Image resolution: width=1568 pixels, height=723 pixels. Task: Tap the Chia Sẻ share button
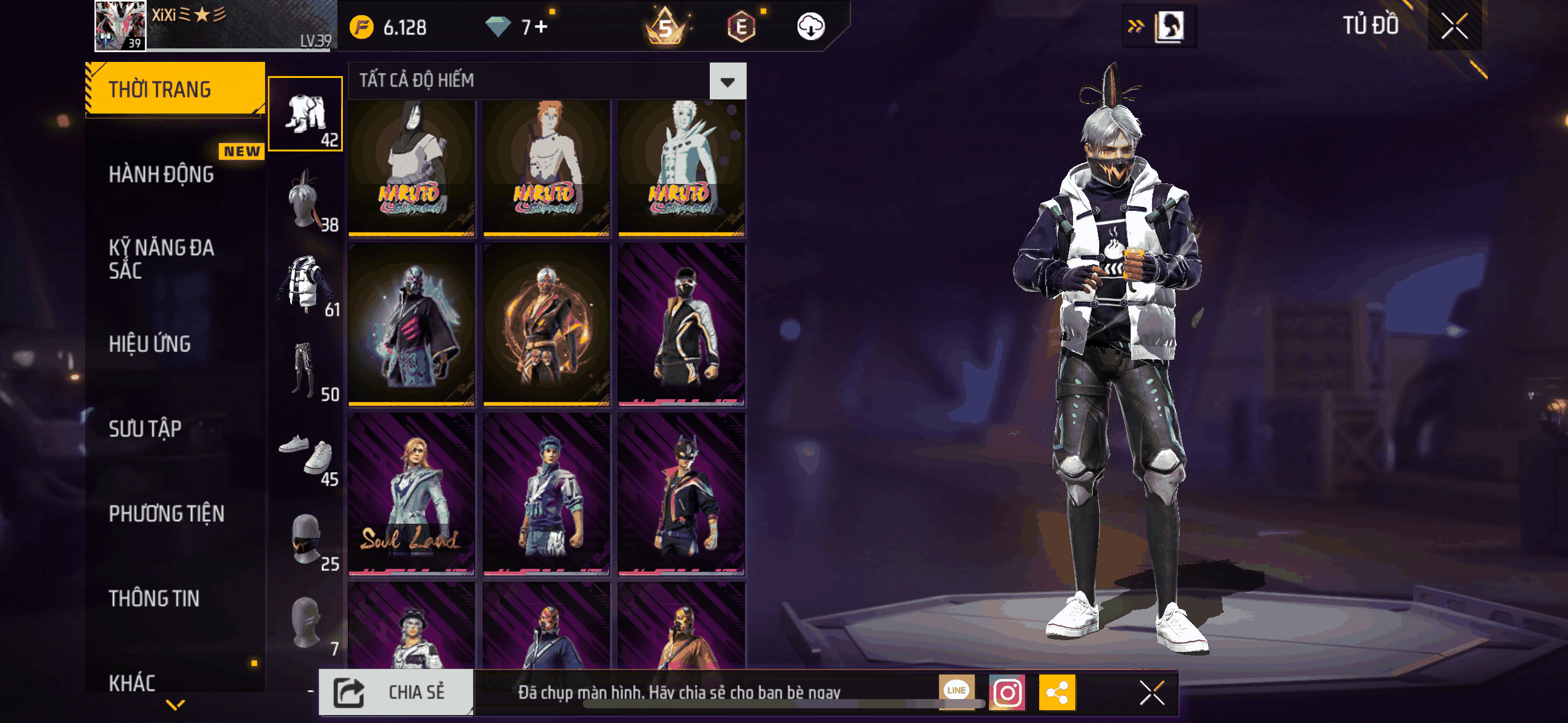pyautogui.click(x=396, y=692)
